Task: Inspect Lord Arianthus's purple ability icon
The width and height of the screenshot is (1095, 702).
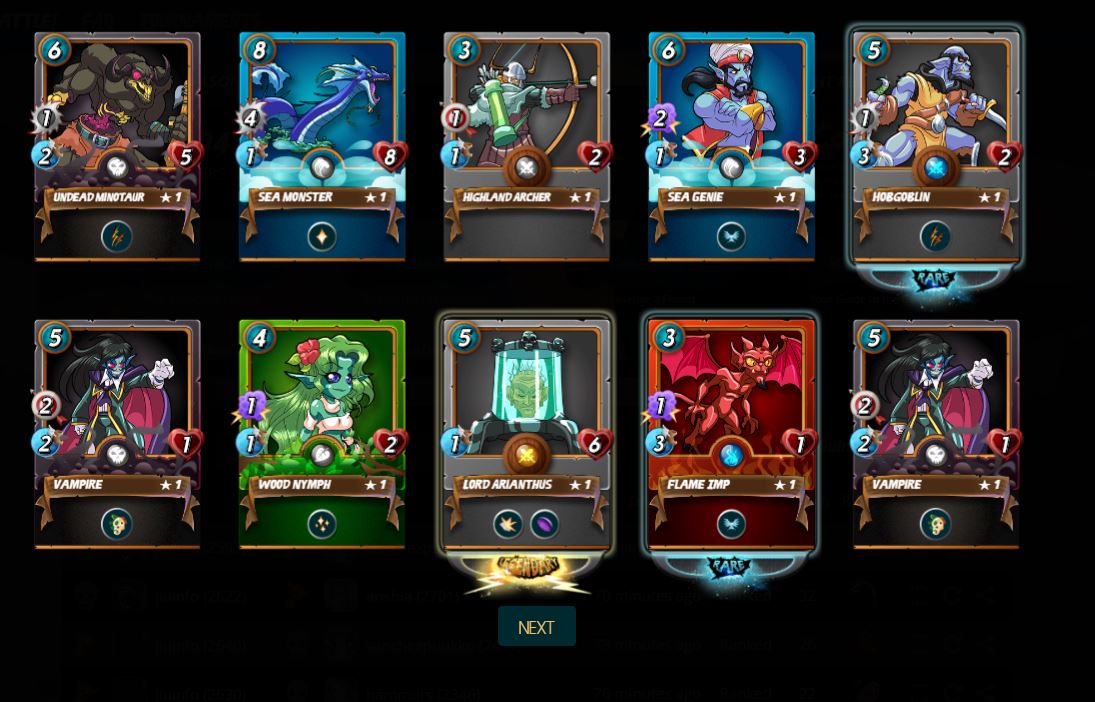Action: point(545,524)
